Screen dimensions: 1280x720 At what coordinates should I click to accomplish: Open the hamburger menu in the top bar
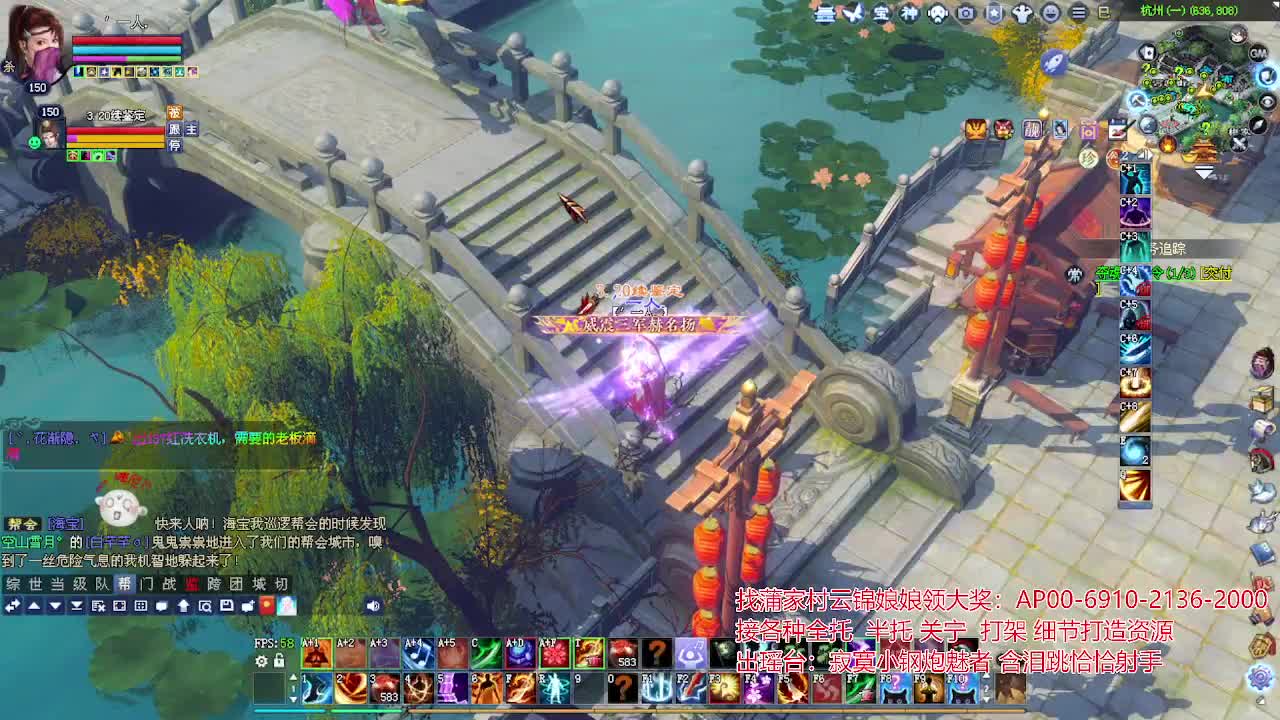(1078, 13)
